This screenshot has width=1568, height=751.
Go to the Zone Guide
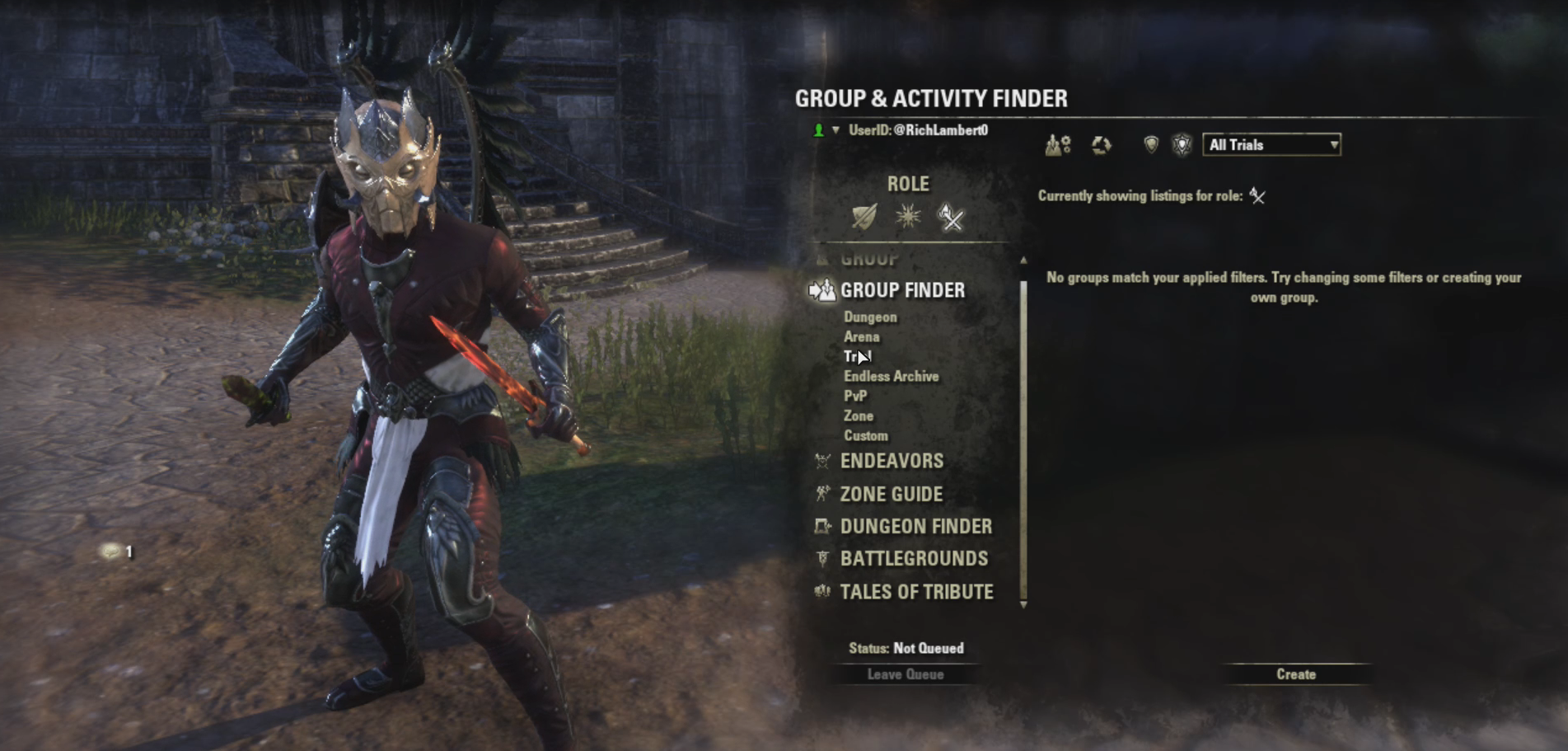(x=891, y=495)
